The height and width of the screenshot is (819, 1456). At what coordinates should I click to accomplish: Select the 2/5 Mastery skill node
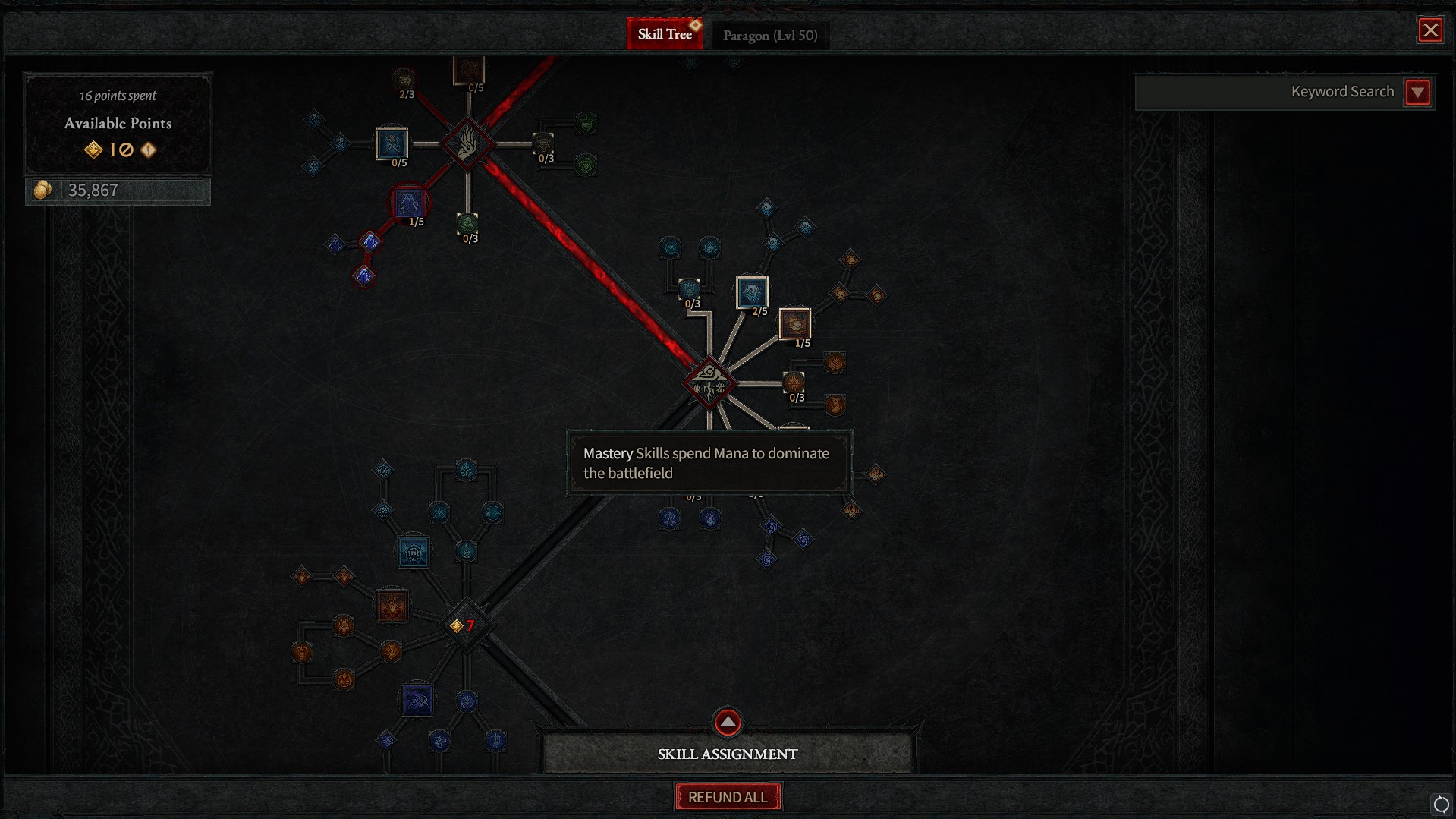pyautogui.click(x=753, y=292)
